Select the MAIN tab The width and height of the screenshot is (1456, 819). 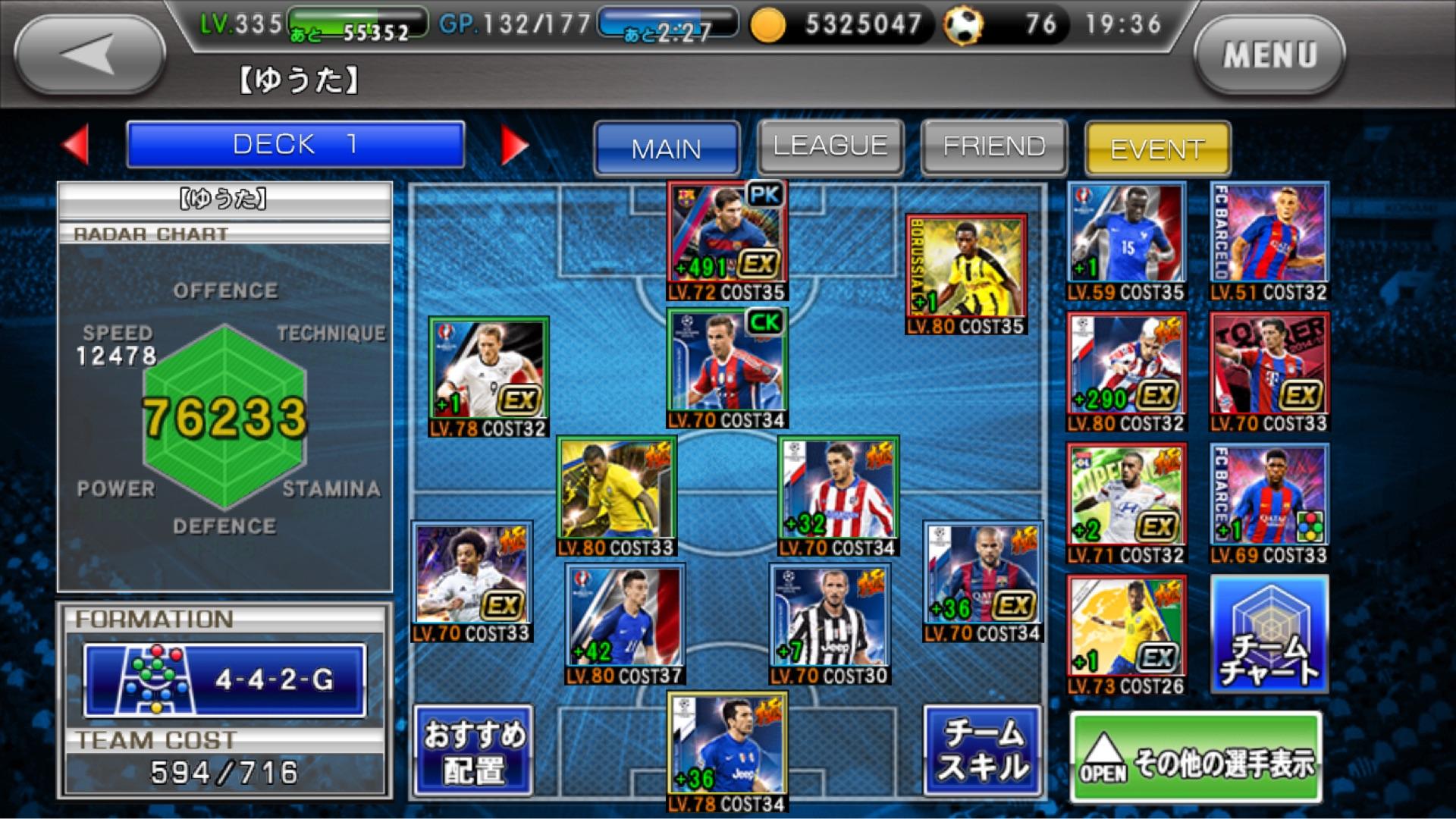667,148
